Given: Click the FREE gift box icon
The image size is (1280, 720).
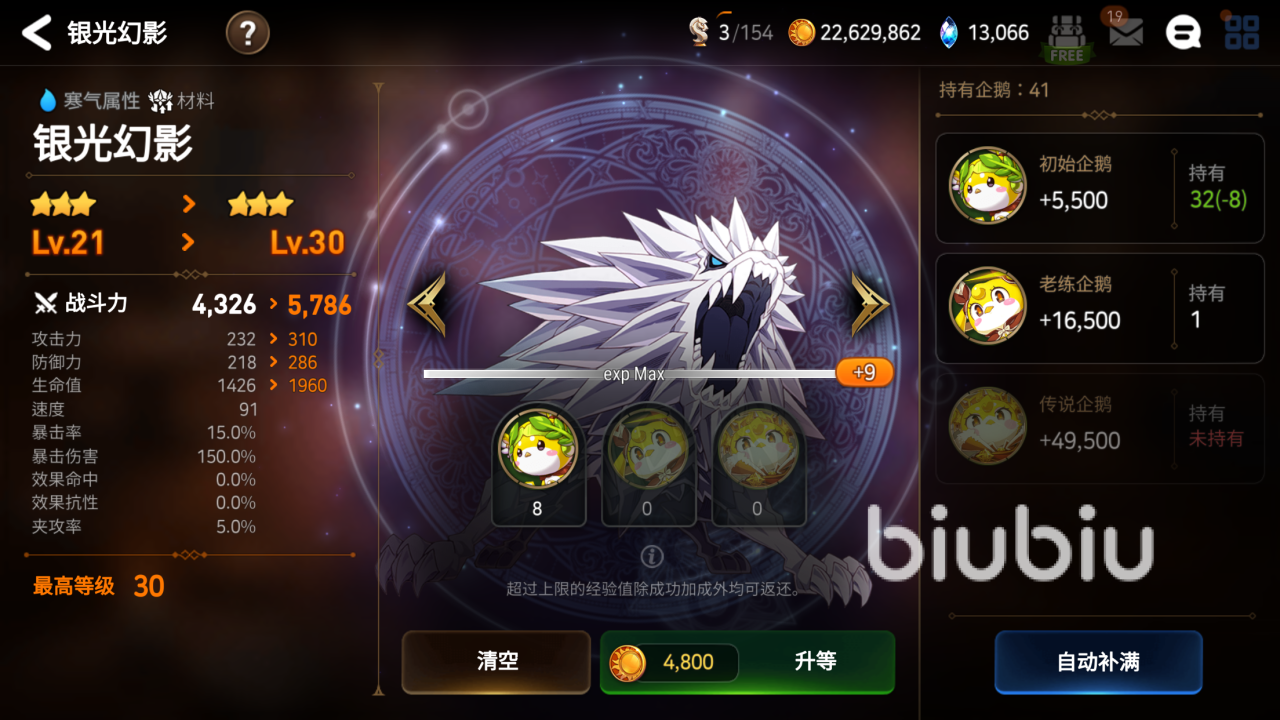Looking at the screenshot, I should tap(1066, 32).
